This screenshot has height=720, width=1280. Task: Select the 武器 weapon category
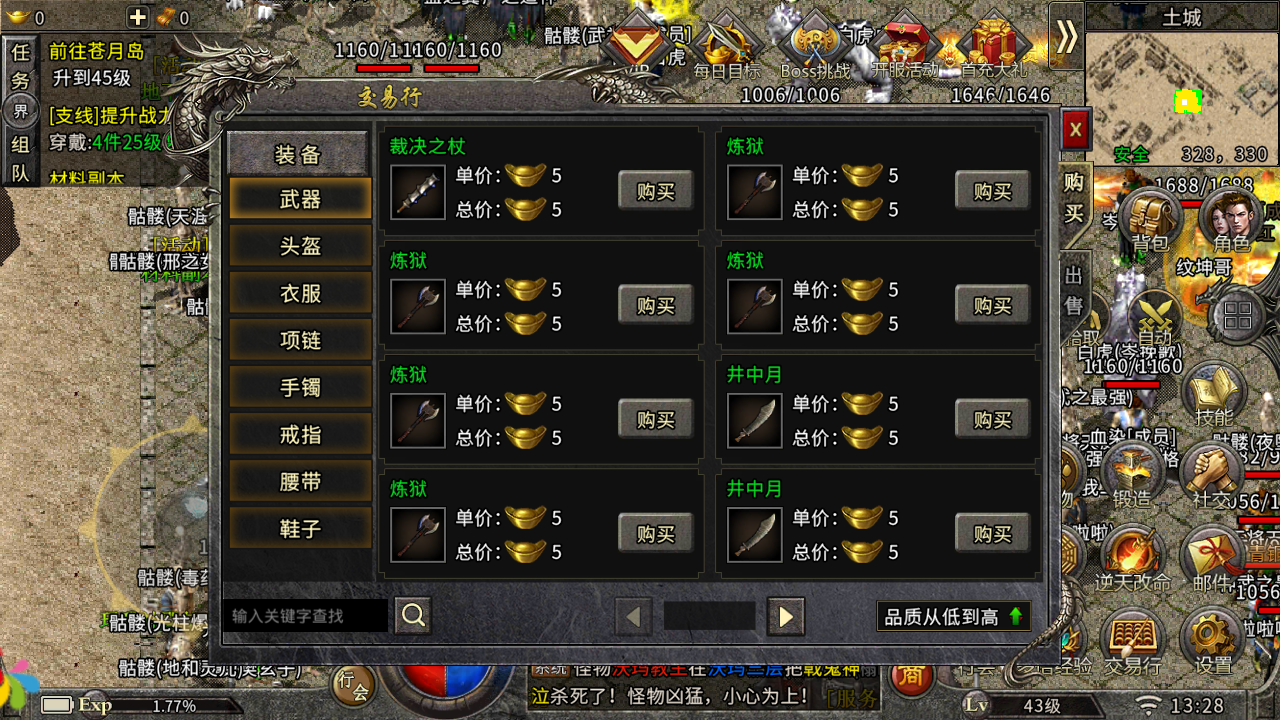300,199
